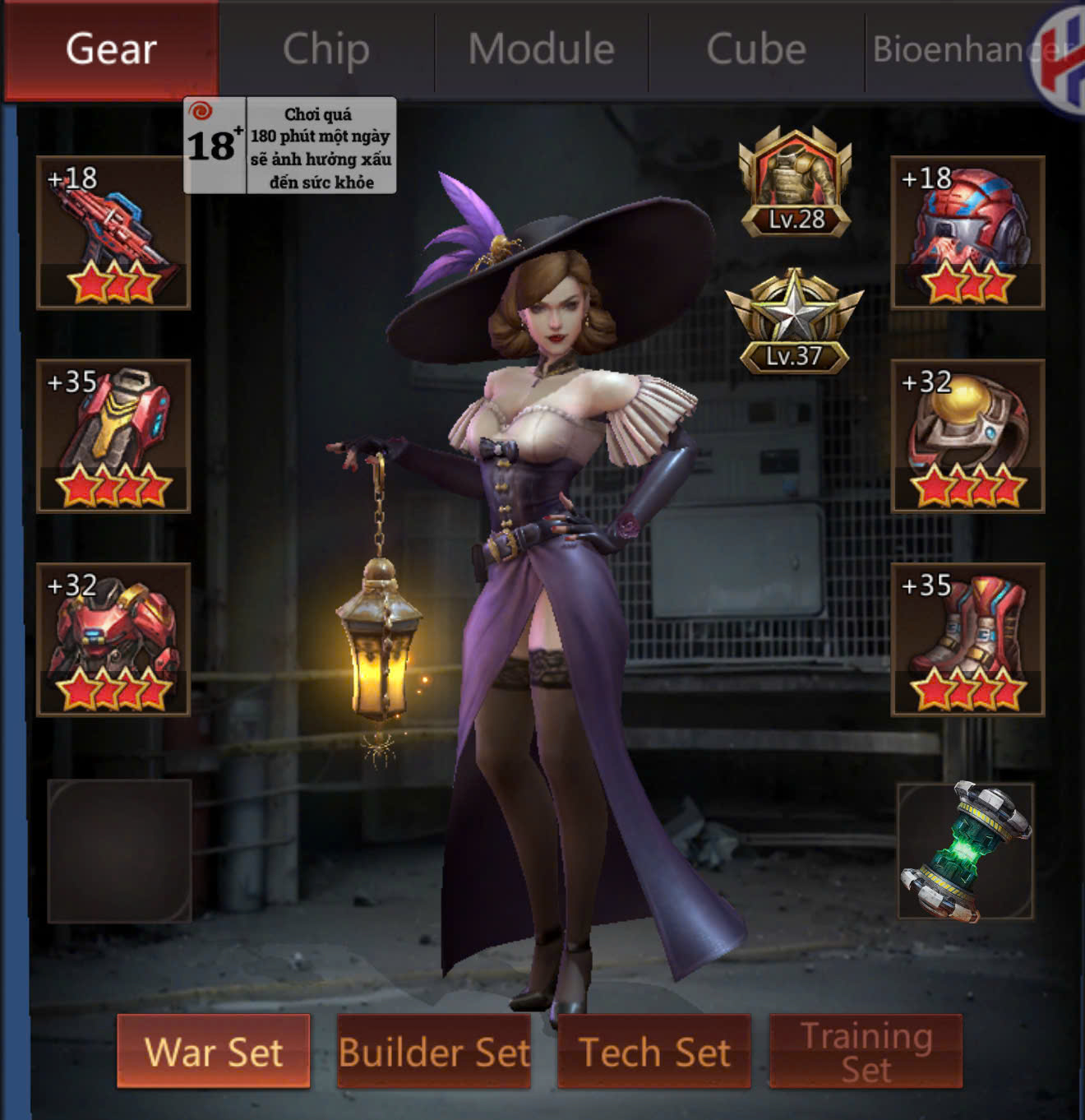Switch to the Builder Set
1085x1120 pixels.
coord(434,1052)
